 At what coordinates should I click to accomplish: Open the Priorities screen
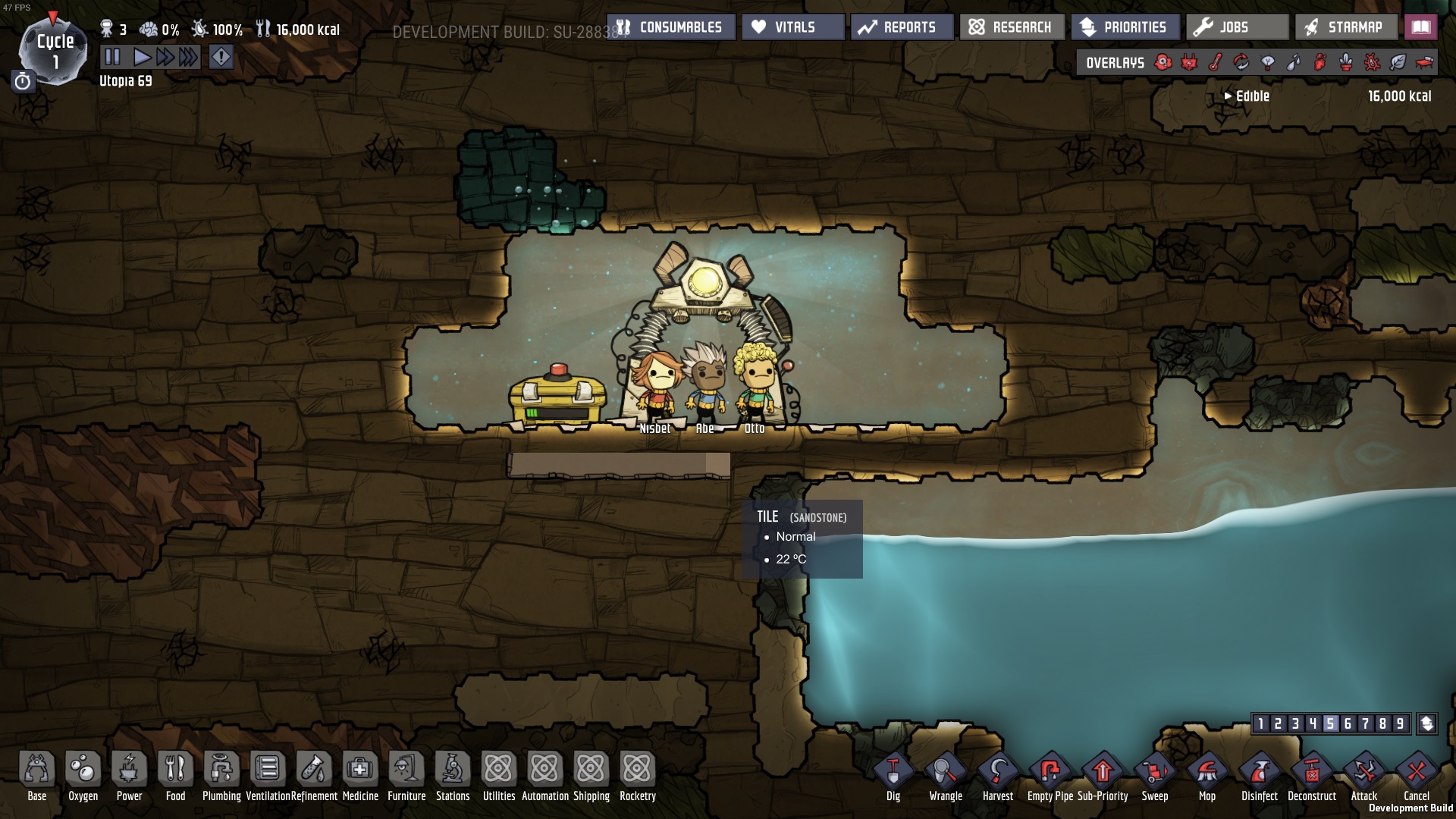(1125, 27)
